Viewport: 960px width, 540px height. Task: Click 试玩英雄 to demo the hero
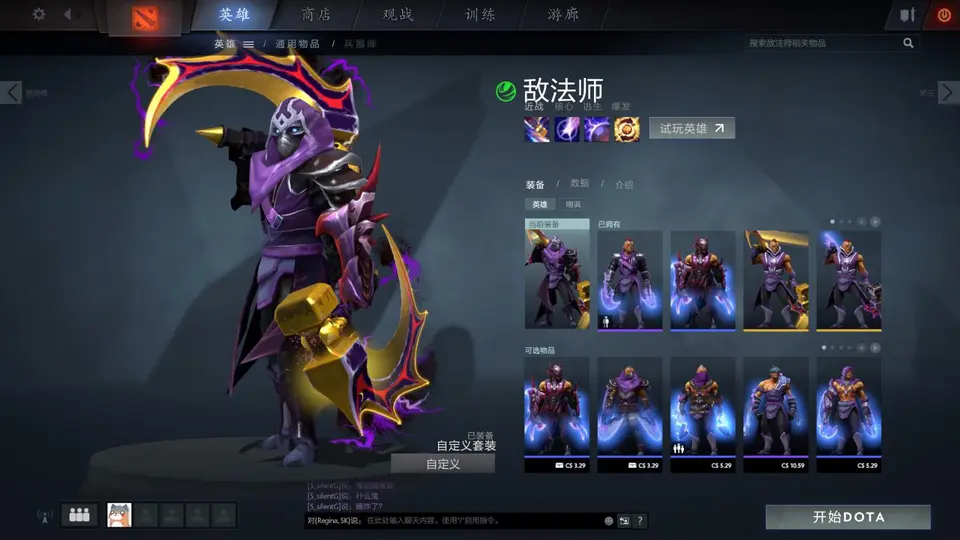click(x=692, y=128)
